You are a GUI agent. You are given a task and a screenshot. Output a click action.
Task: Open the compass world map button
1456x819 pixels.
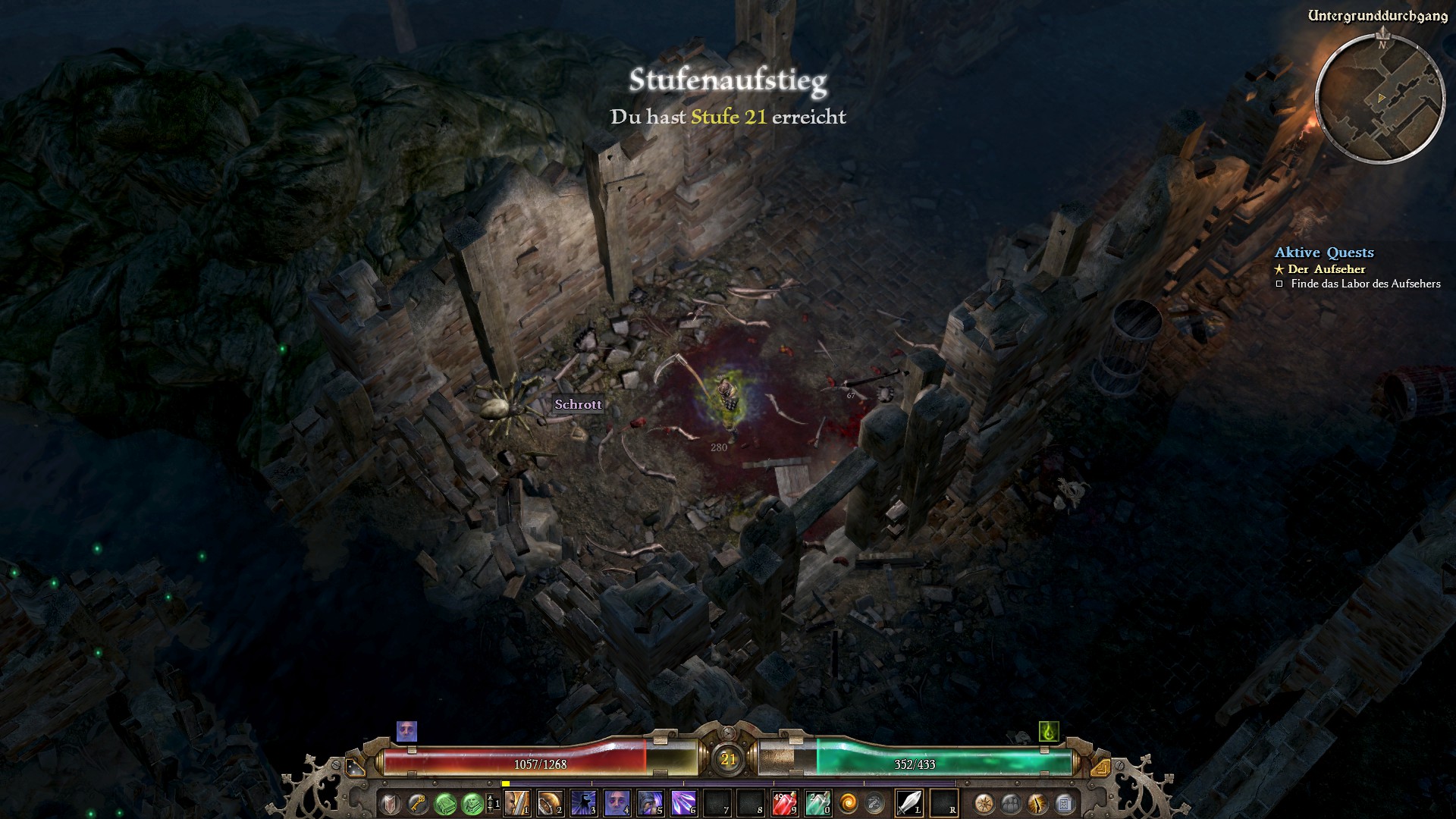984,802
